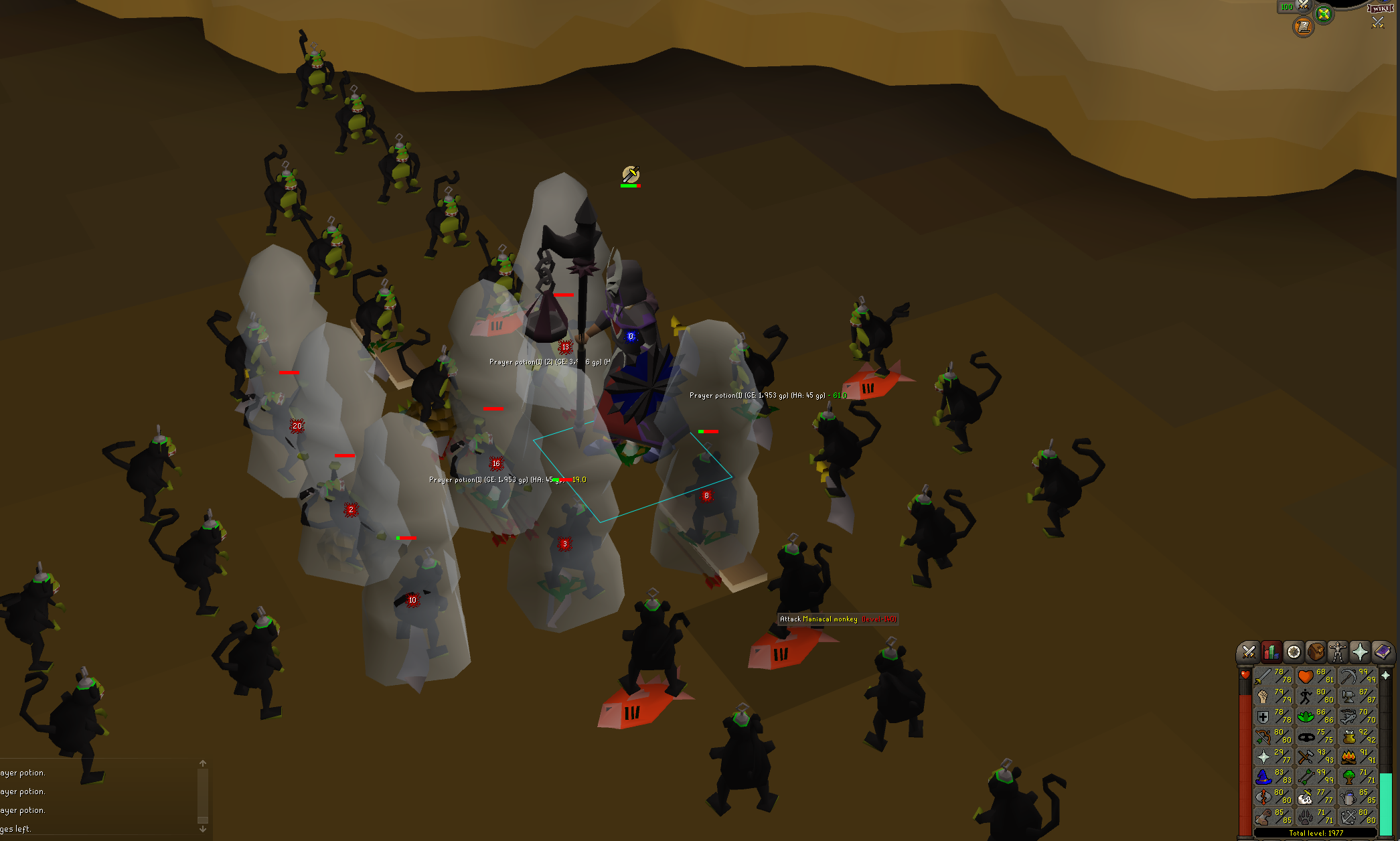Select the Attack skill at 78
This screenshot has height=841, width=1400.
tap(1273, 676)
